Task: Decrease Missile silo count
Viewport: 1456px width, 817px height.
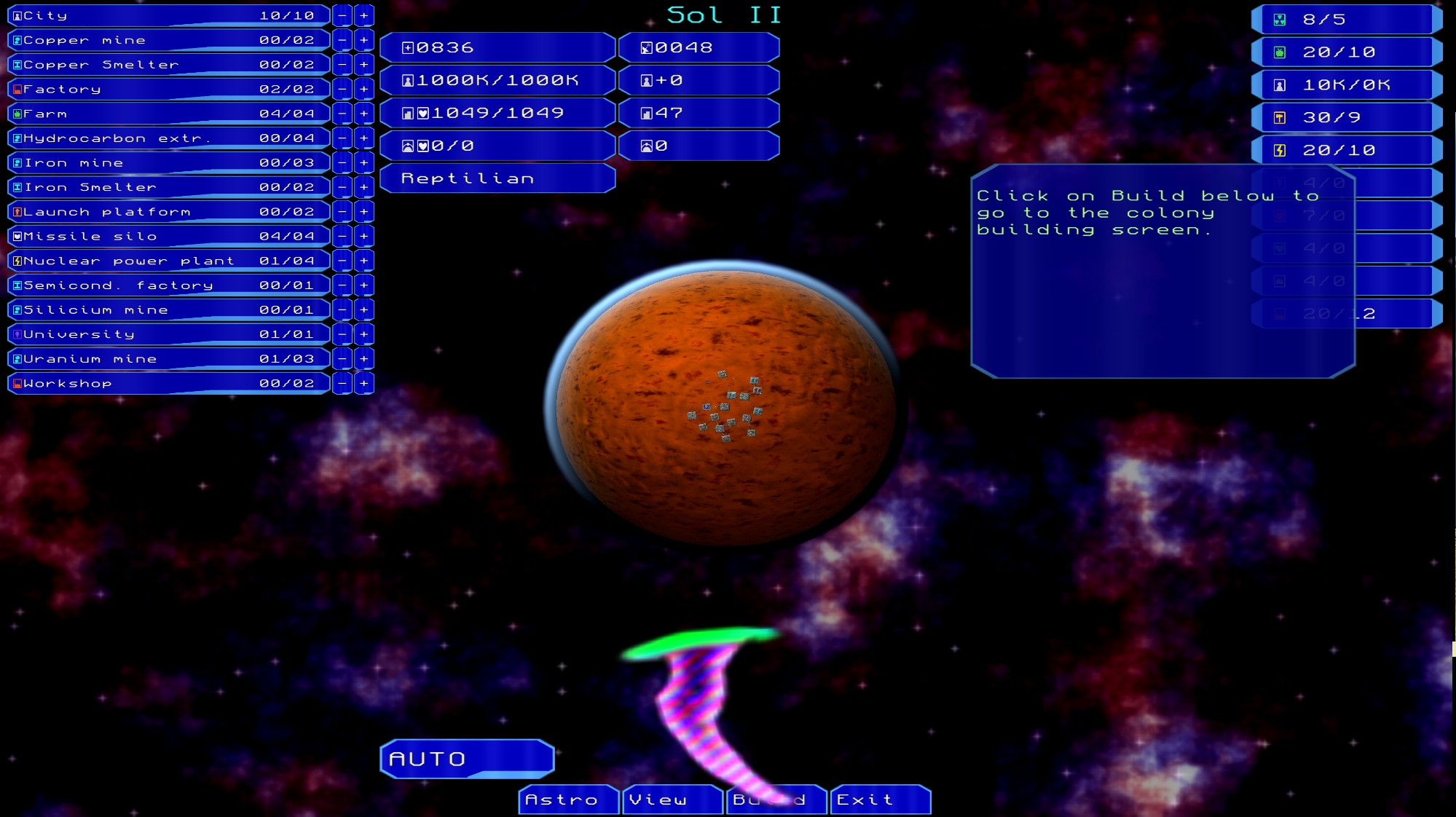Action: click(x=342, y=236)
